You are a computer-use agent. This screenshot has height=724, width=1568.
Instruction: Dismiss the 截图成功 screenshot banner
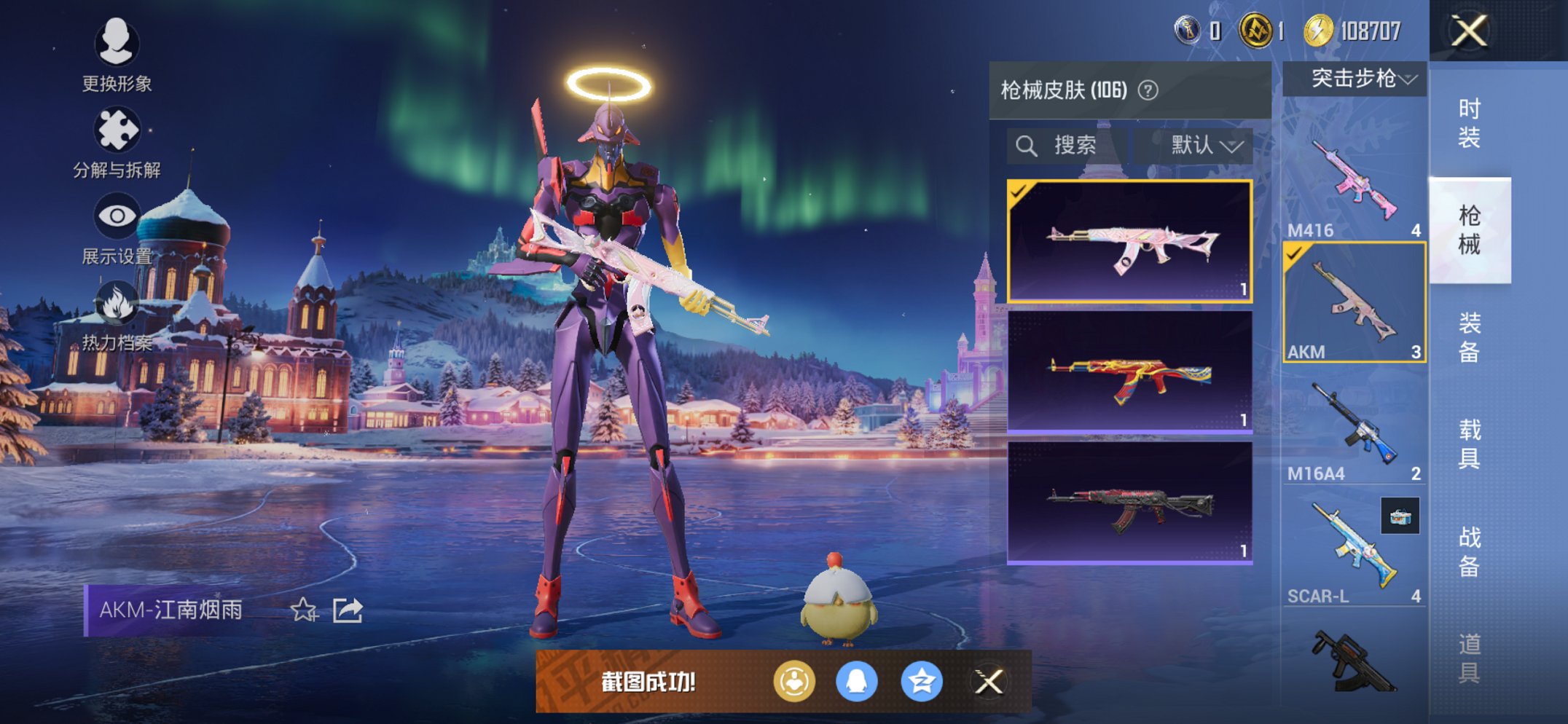pyautogui.click(x=989, y=682)
